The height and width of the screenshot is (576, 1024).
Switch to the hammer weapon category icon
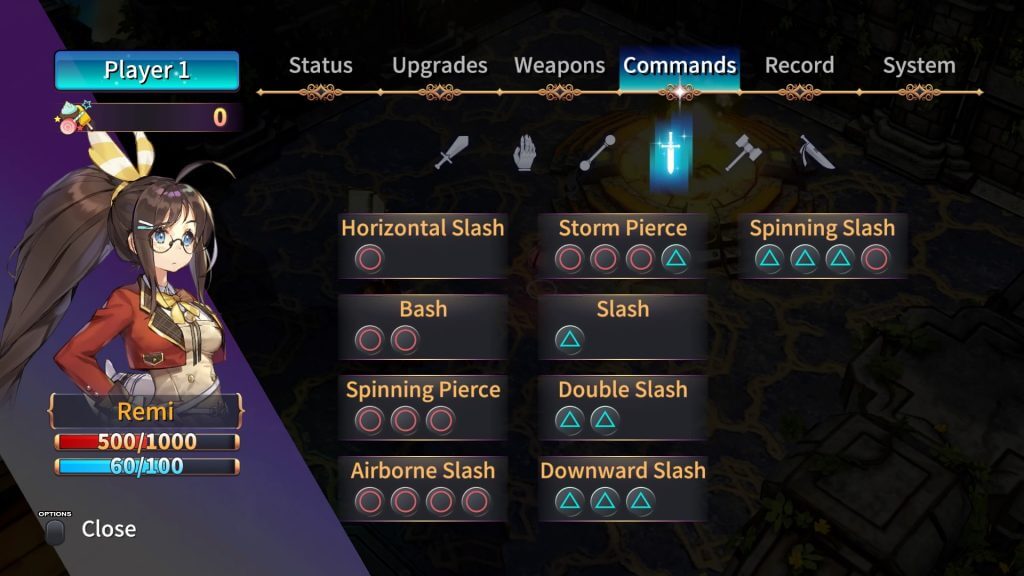743,154
